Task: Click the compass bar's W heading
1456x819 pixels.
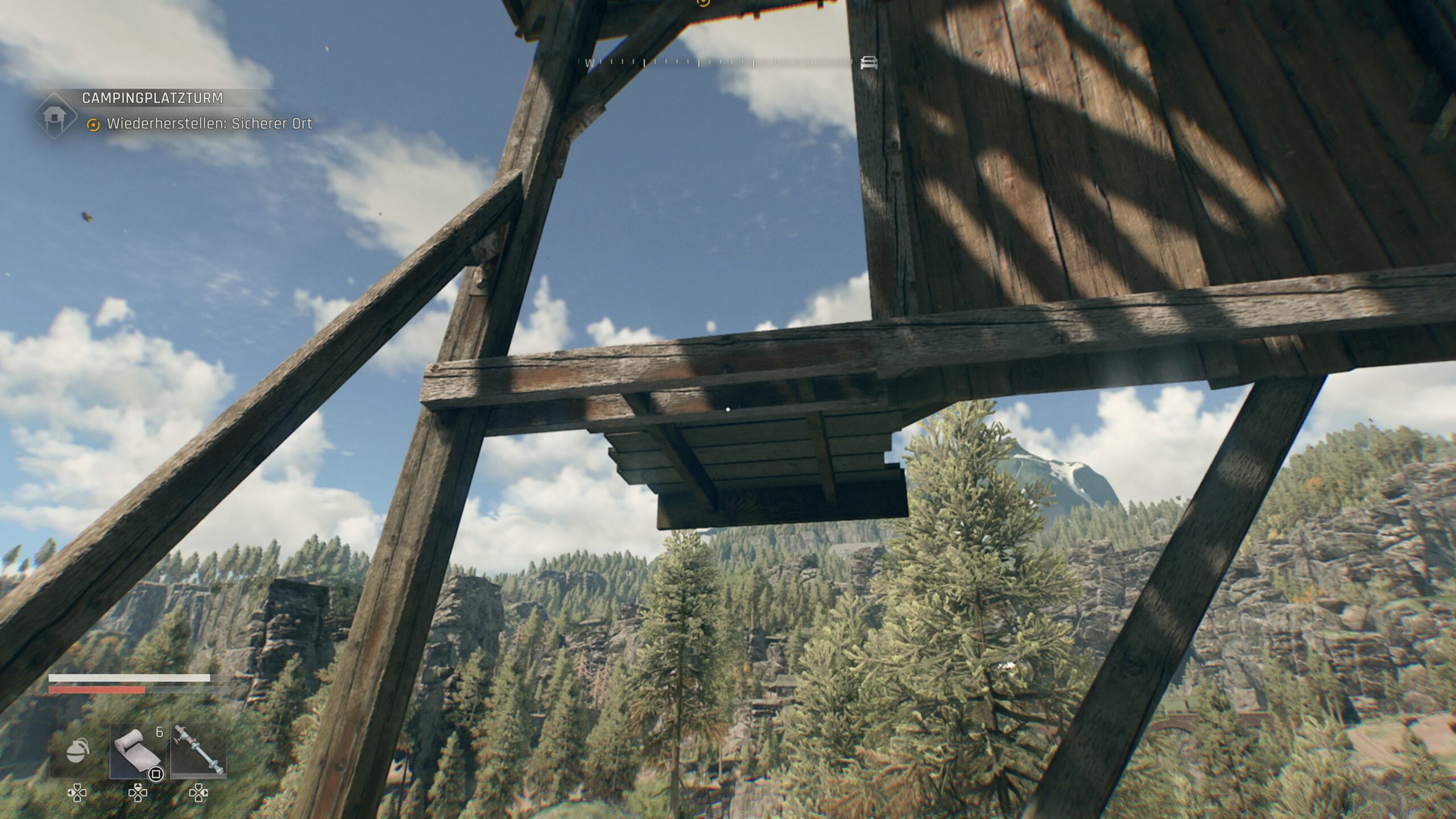Action: pyautogui.click(x=589, y=63)
